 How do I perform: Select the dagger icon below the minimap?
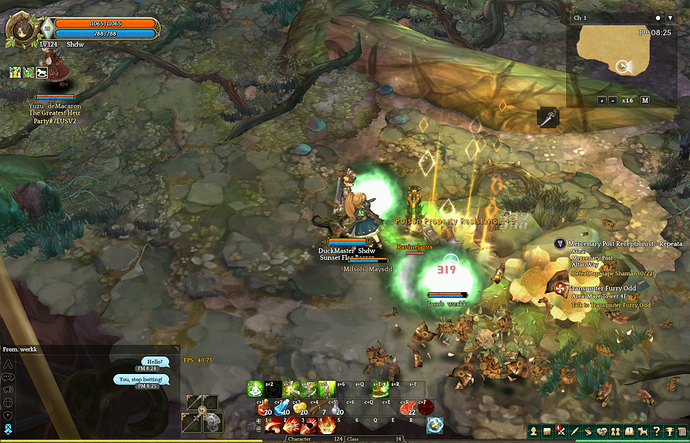548,117
